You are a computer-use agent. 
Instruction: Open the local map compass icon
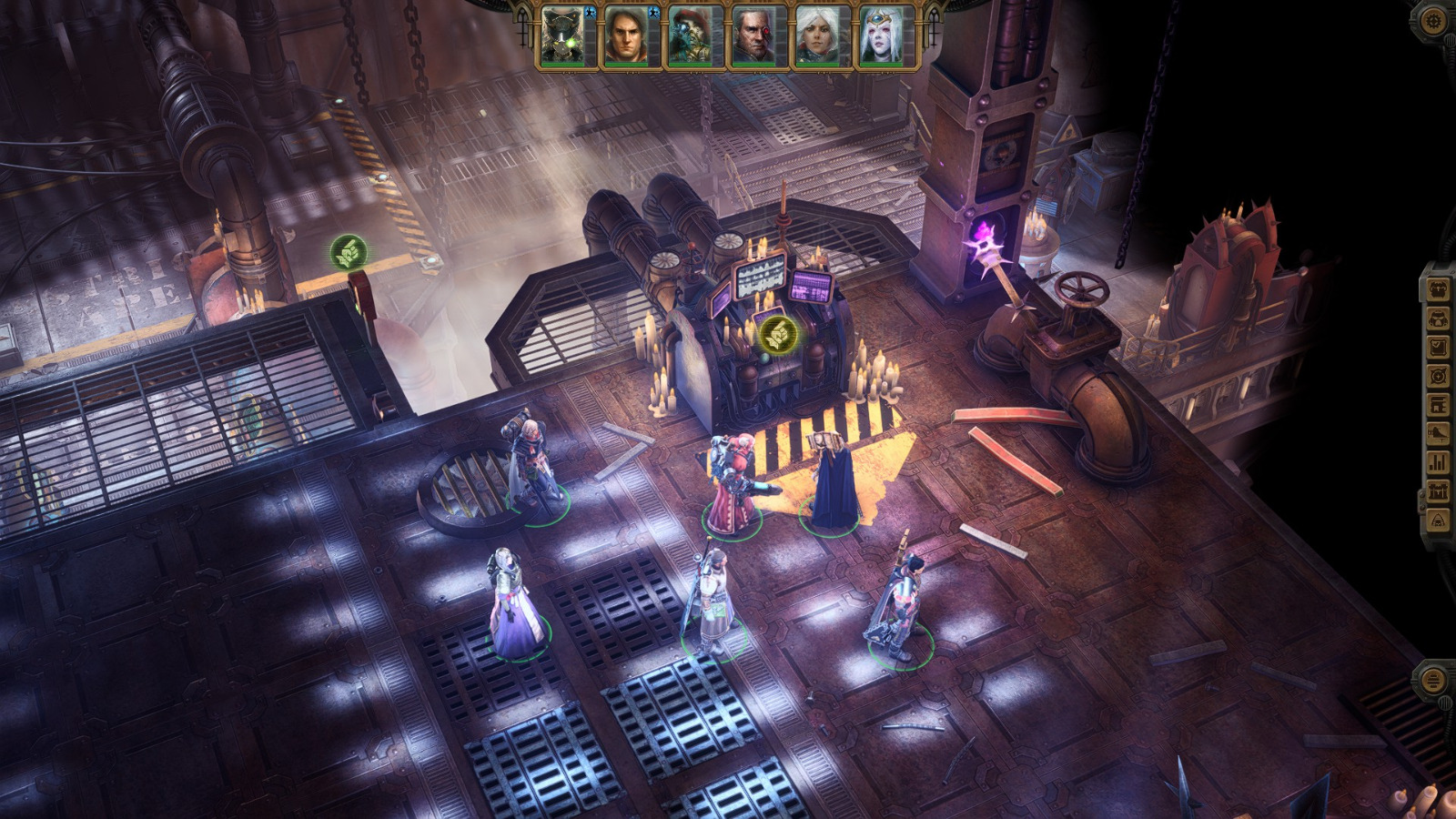[1436, 374]
